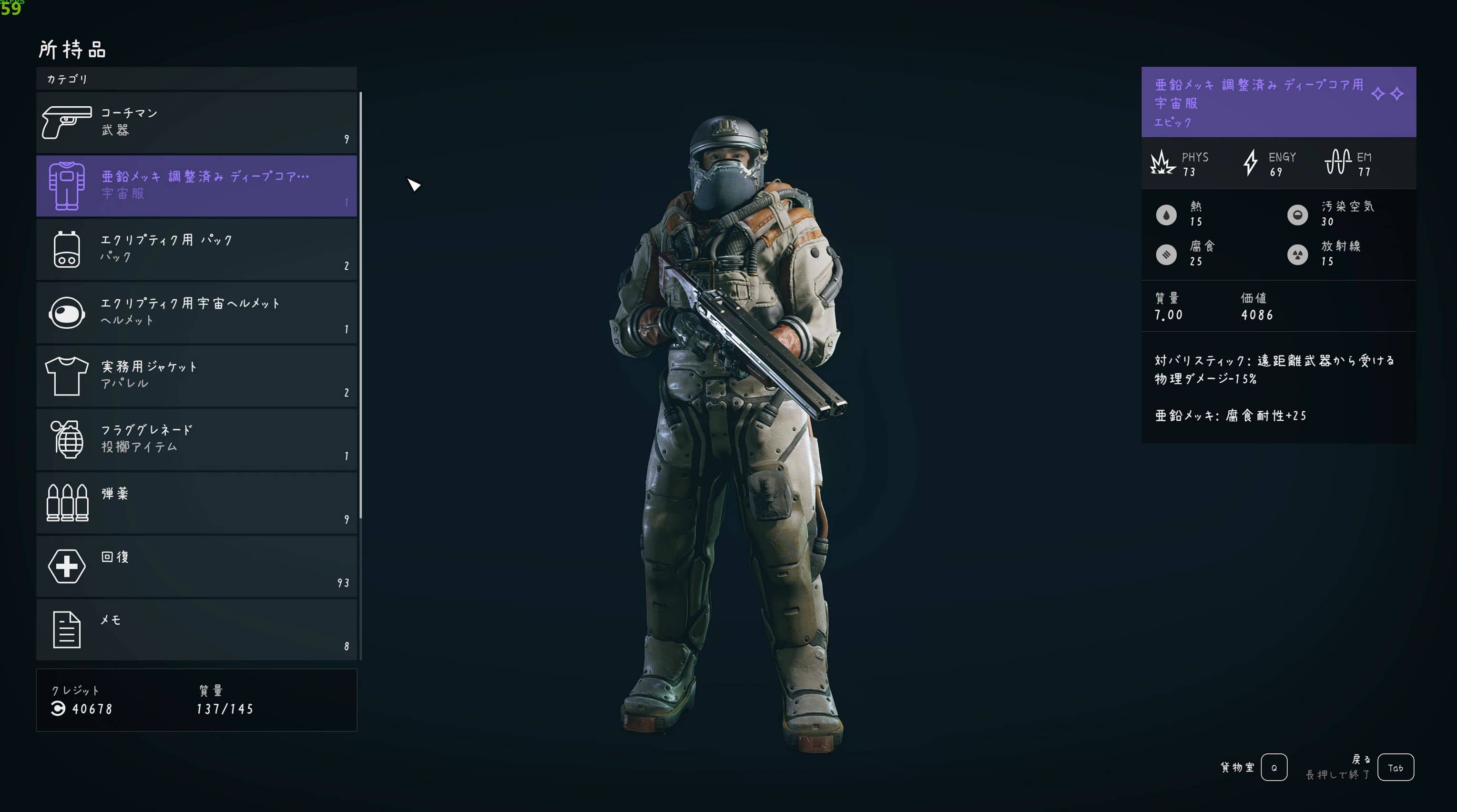The image size is (1457, 812).
Task: Select the コーチマン weapon entry
Action: coord(196,122)
